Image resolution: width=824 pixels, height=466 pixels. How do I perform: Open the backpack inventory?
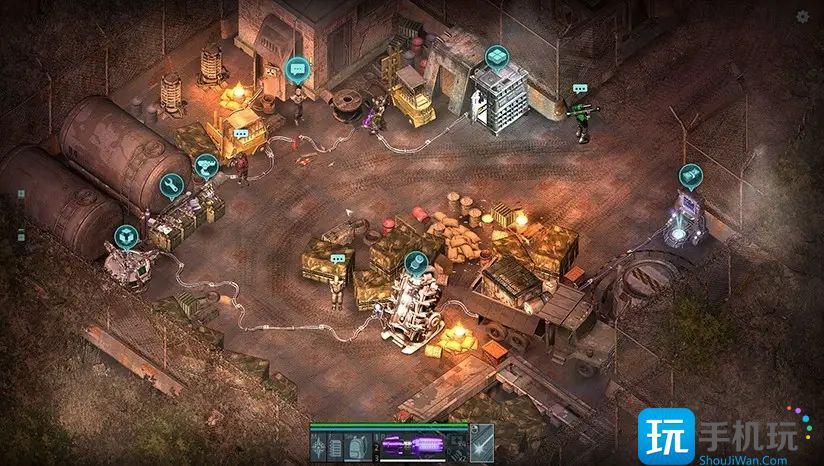click(x=358, y=446)
